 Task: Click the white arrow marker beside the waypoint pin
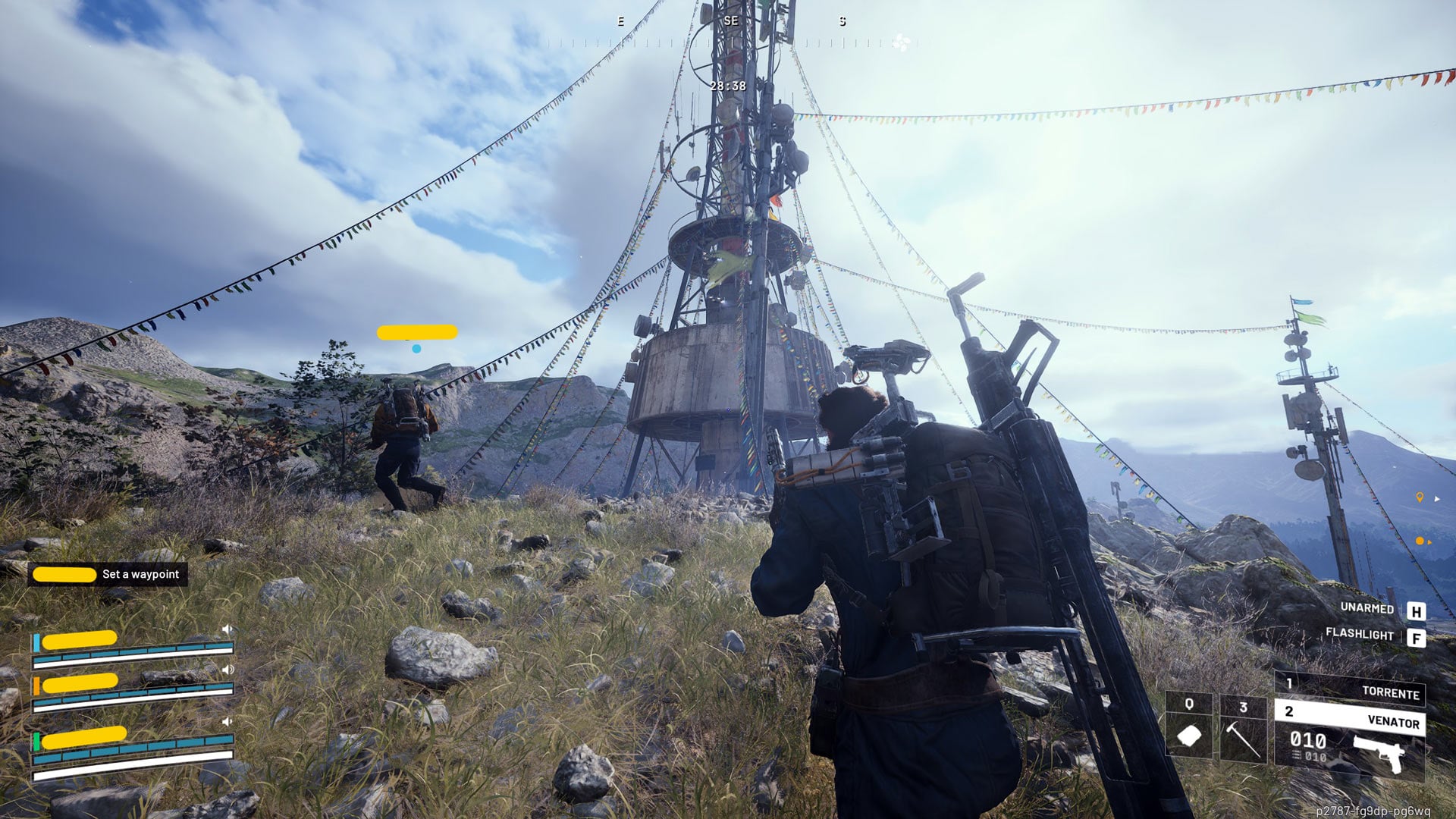[1437, 499]
